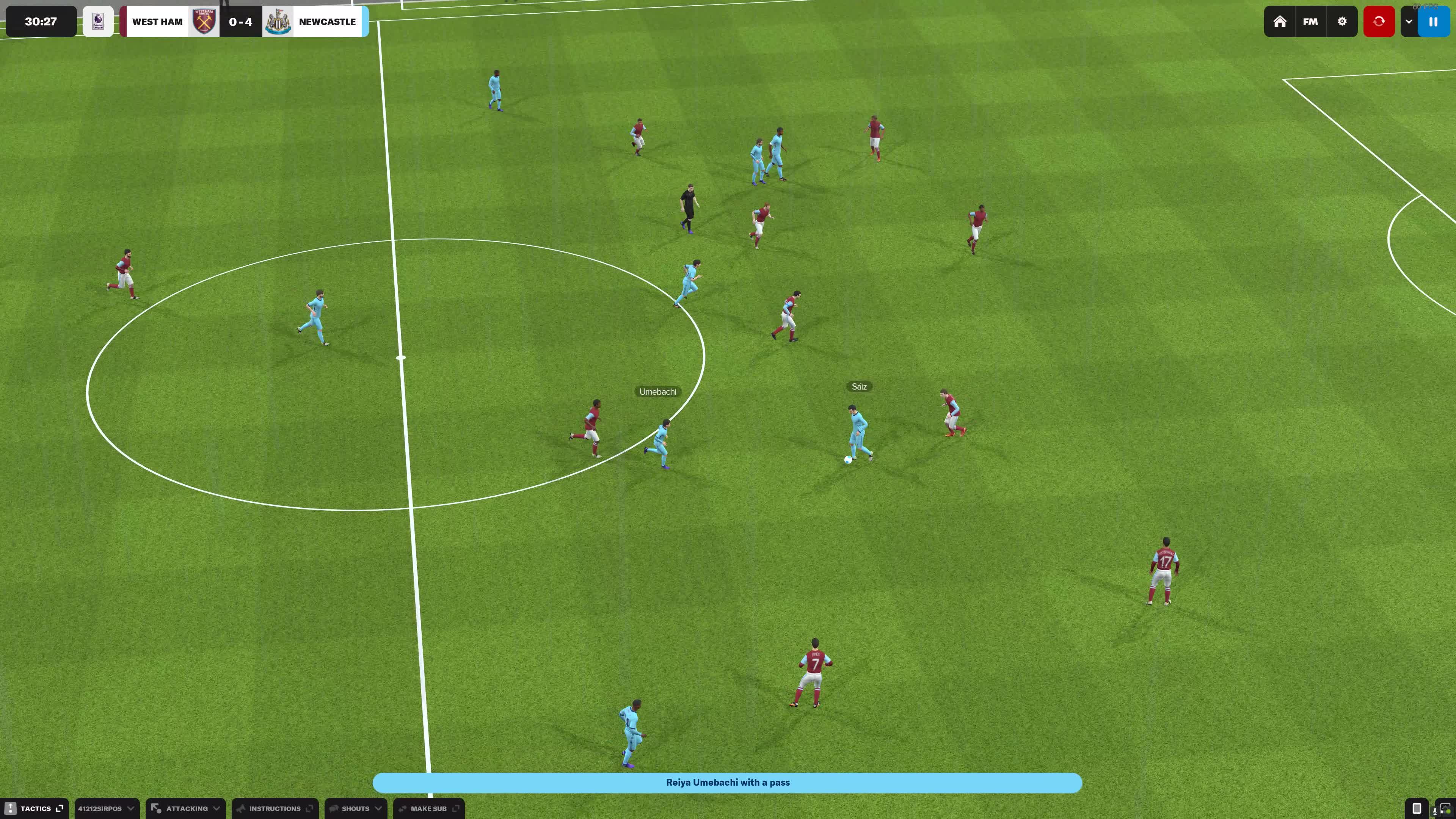This screenshot has width=1456, height=819.
Task: Pause the match with the blue button
Action: point(1433,22)
